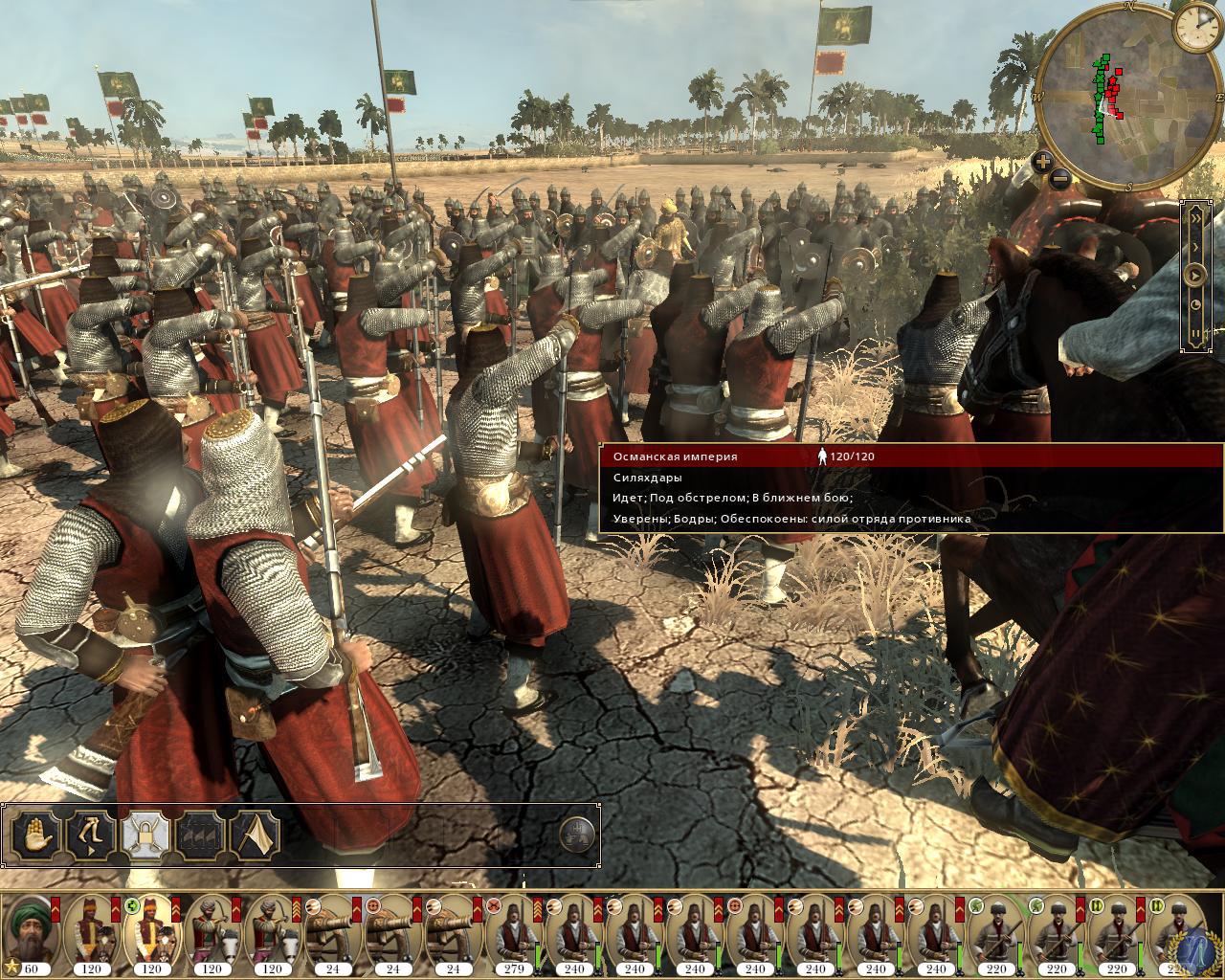Viewport: 1225px width, 980px height.
Task: Click the halt order hand icon
Action: [x=36, y=835]
